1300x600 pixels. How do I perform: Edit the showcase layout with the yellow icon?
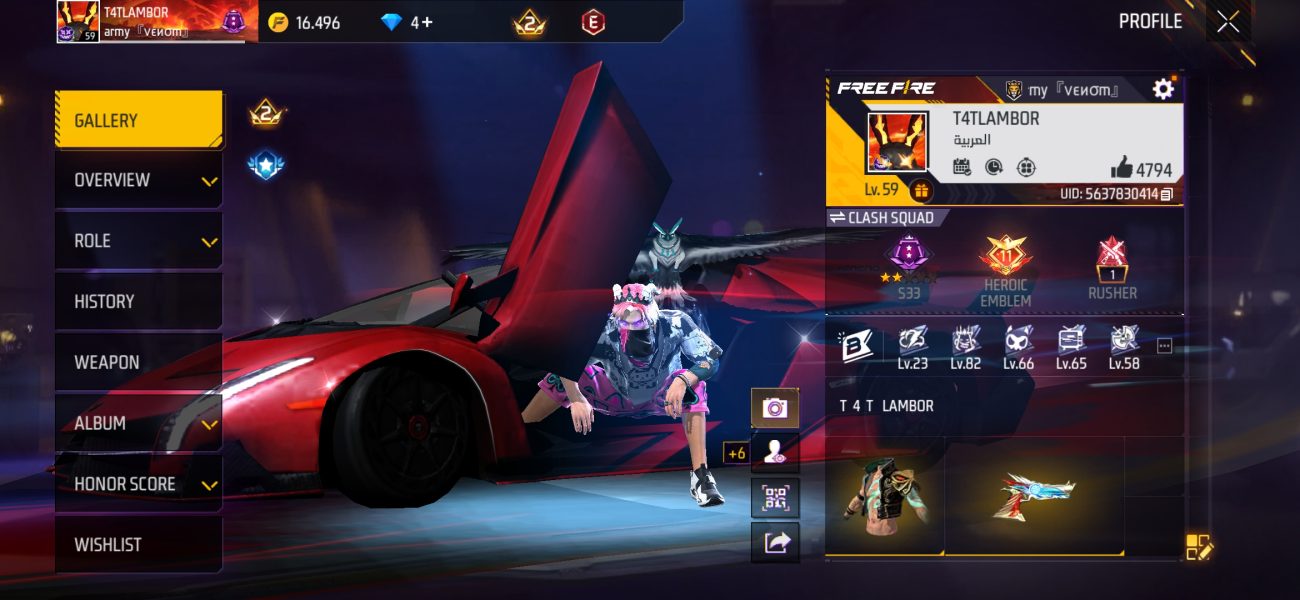(1198, 546)
